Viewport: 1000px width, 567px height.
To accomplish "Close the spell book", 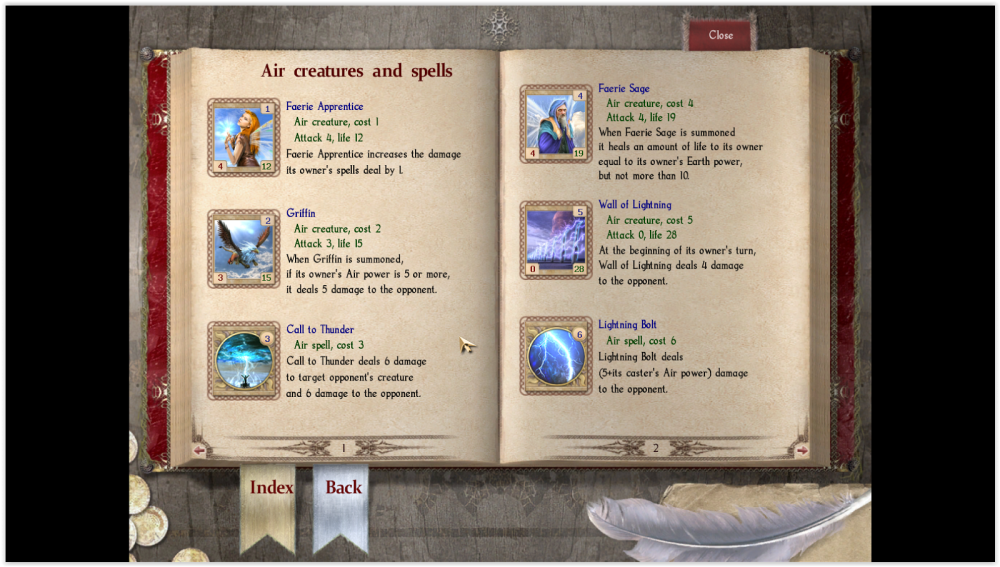I will point(720,35).
